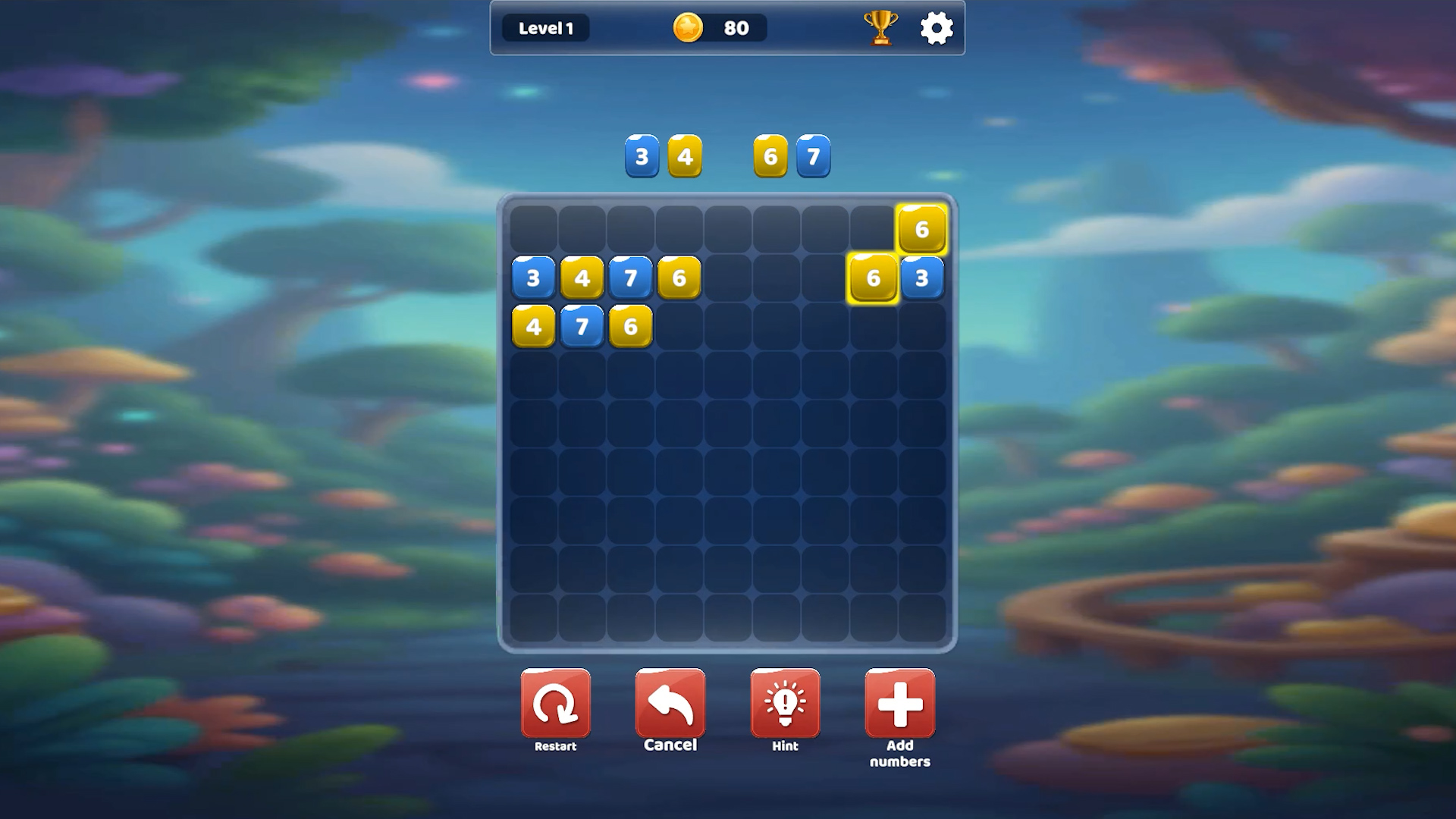Tap the blue 3 tile placed on the grid
The image size is (1456, 819).
point(923,278)
